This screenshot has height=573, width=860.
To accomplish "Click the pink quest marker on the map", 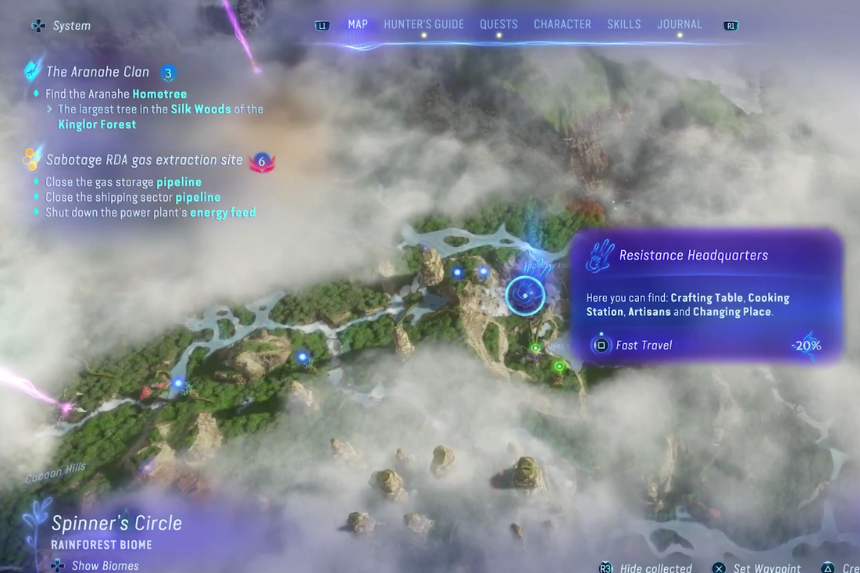I will [x=67, y=408].
